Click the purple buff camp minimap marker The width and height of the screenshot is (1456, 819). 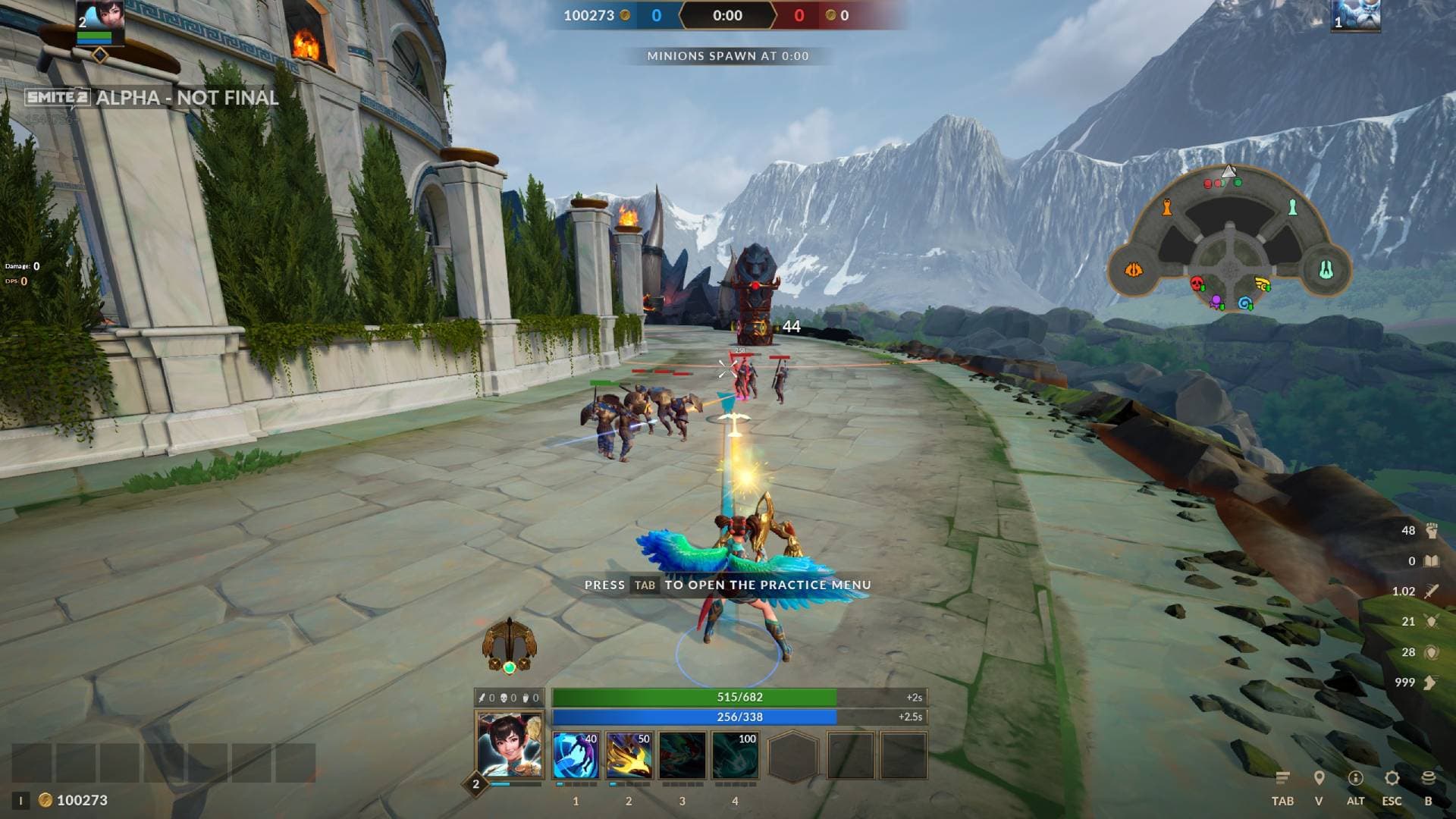[x=1216, y=302]
